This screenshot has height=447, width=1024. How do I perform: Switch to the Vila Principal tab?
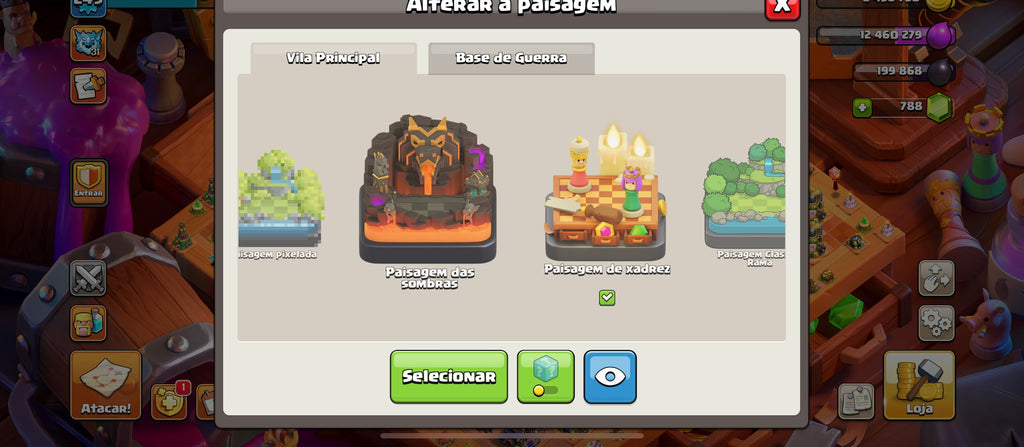(x=333, y=58)
